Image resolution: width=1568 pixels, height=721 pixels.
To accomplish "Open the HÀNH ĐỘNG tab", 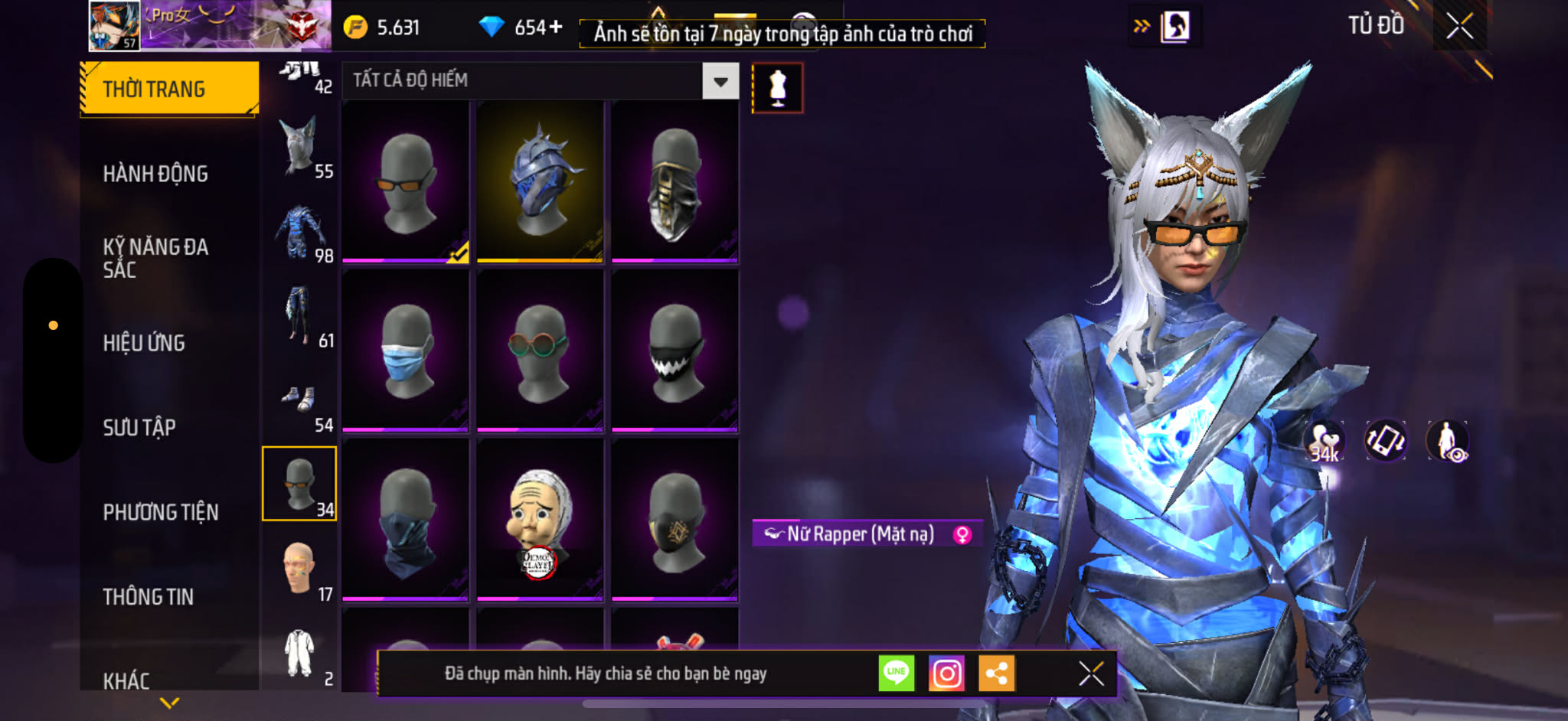I will pyautogui.click(x=155, y=174).
